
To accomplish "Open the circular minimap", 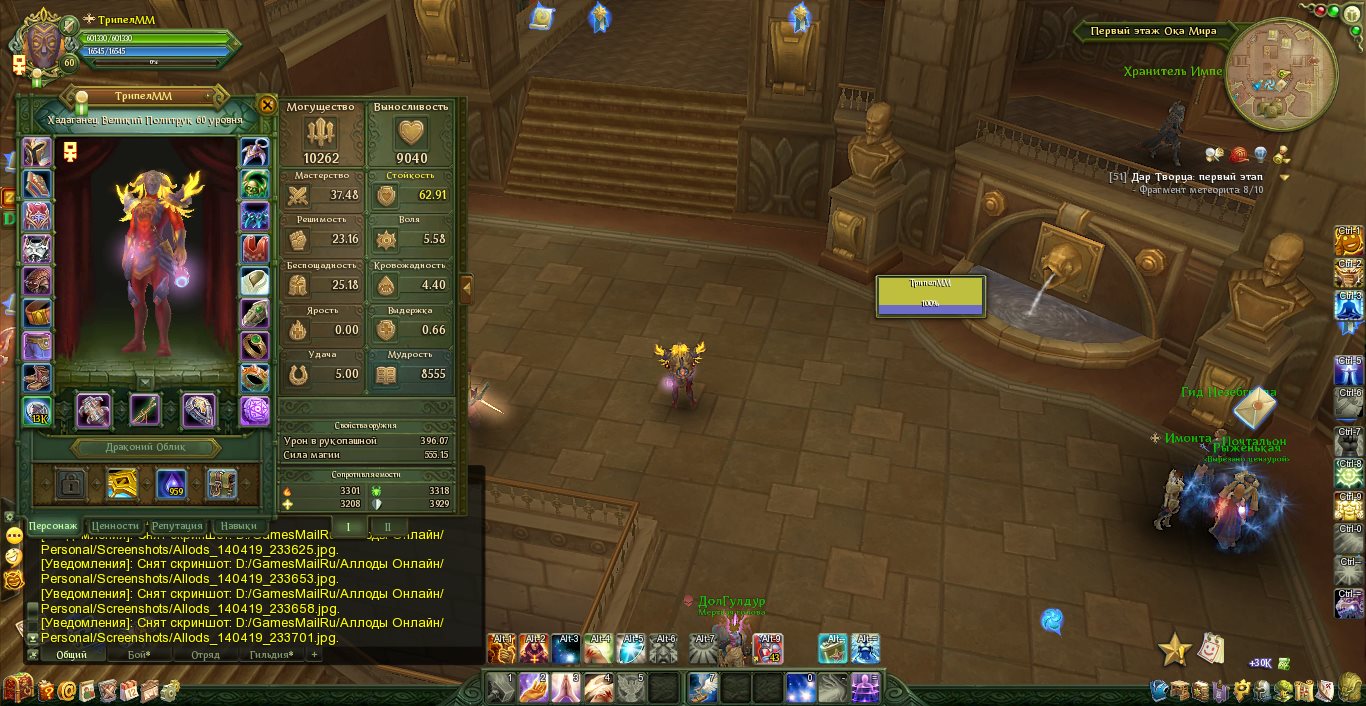I will click(x=1280, y=73).
